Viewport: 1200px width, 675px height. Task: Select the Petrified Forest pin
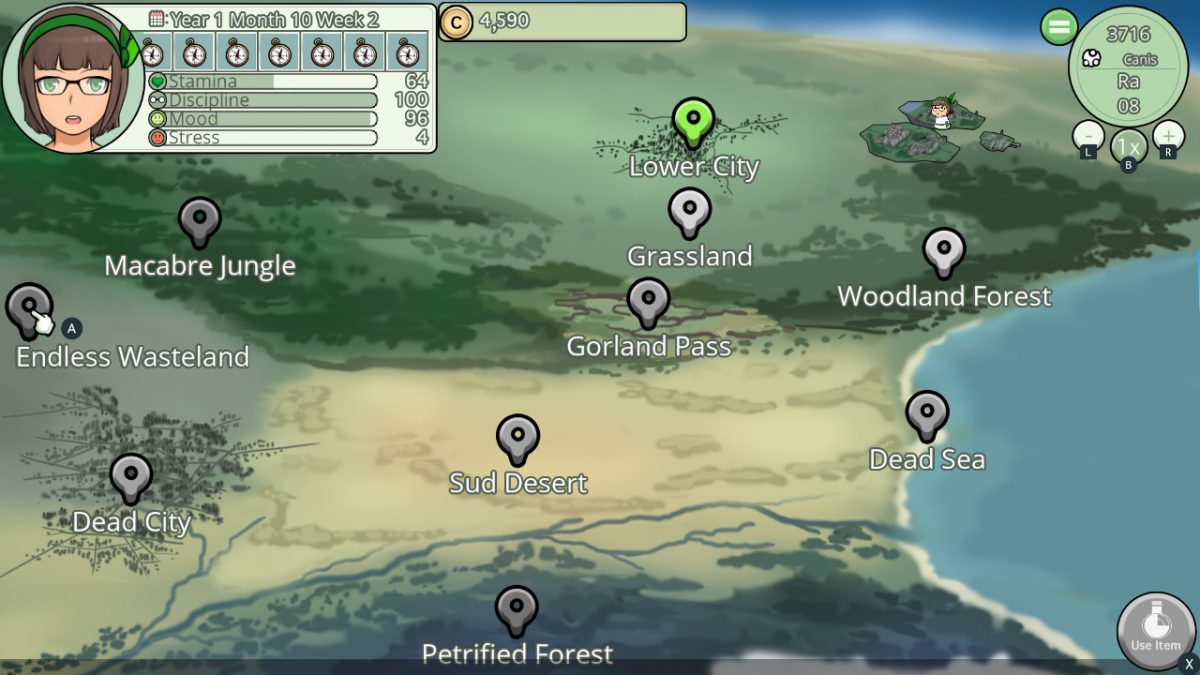pos(516,609)
